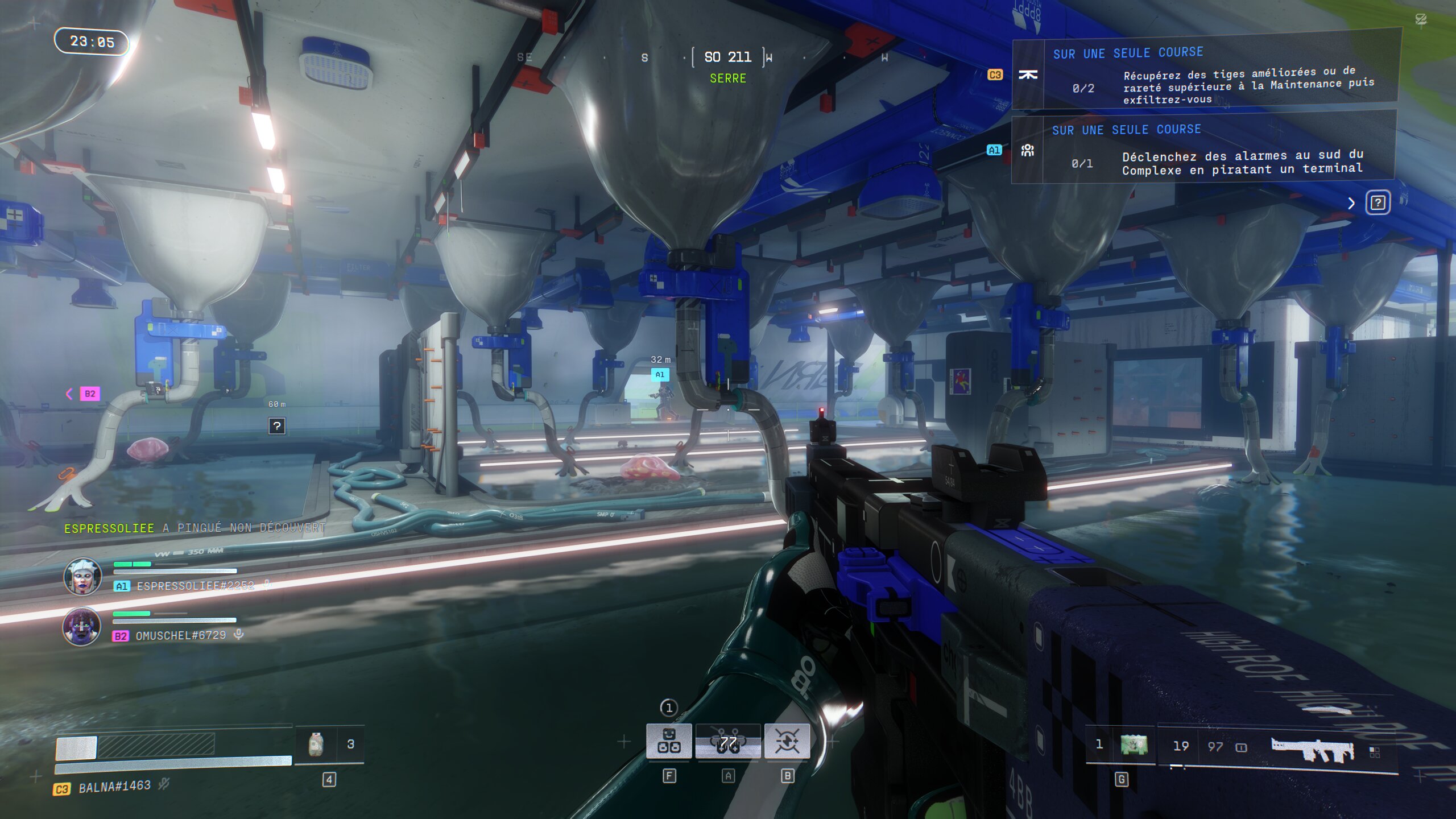This screenshot has width=1456, height=819.
Task: Activate the lightning bolt ability icon
Action: pos(787,741)
